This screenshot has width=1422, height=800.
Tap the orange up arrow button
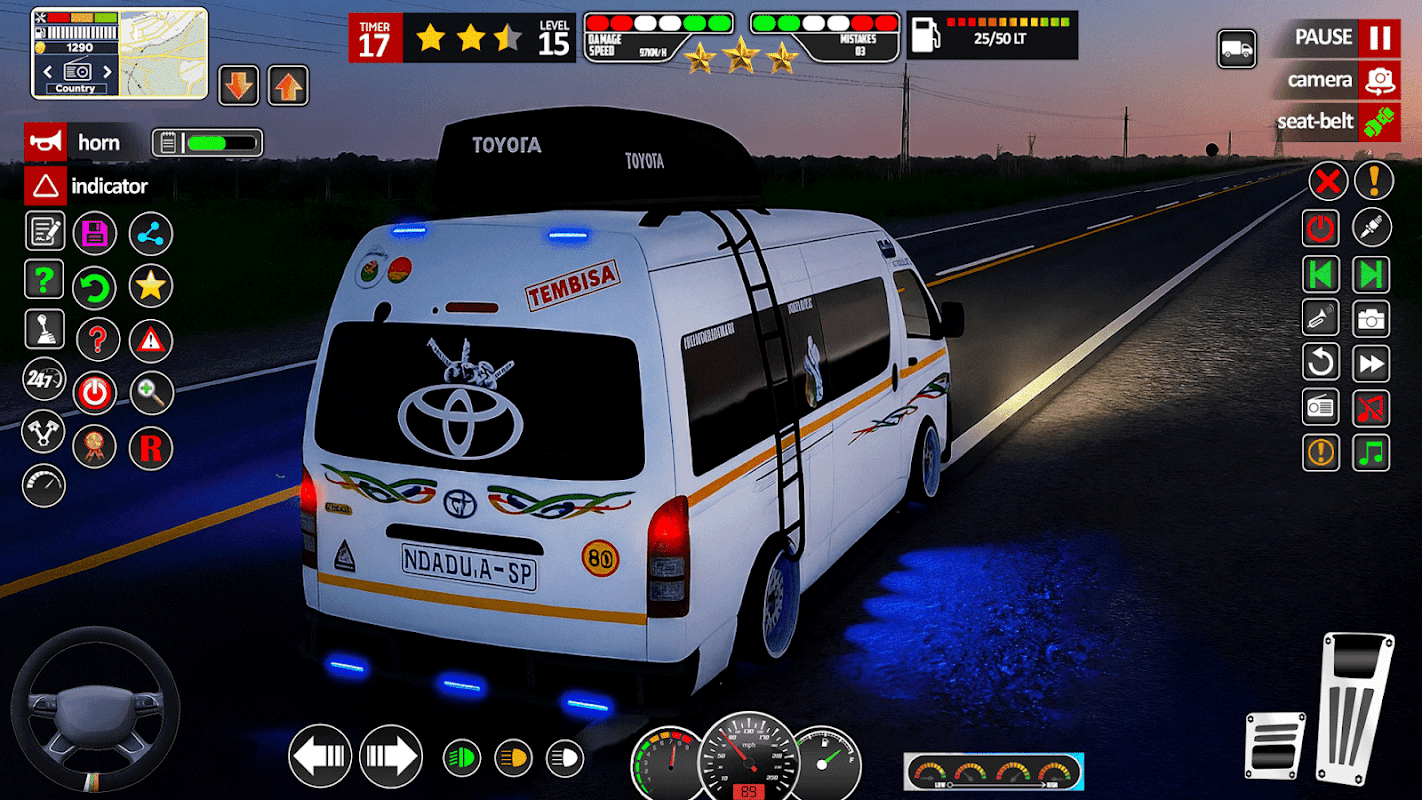(288, 86)
